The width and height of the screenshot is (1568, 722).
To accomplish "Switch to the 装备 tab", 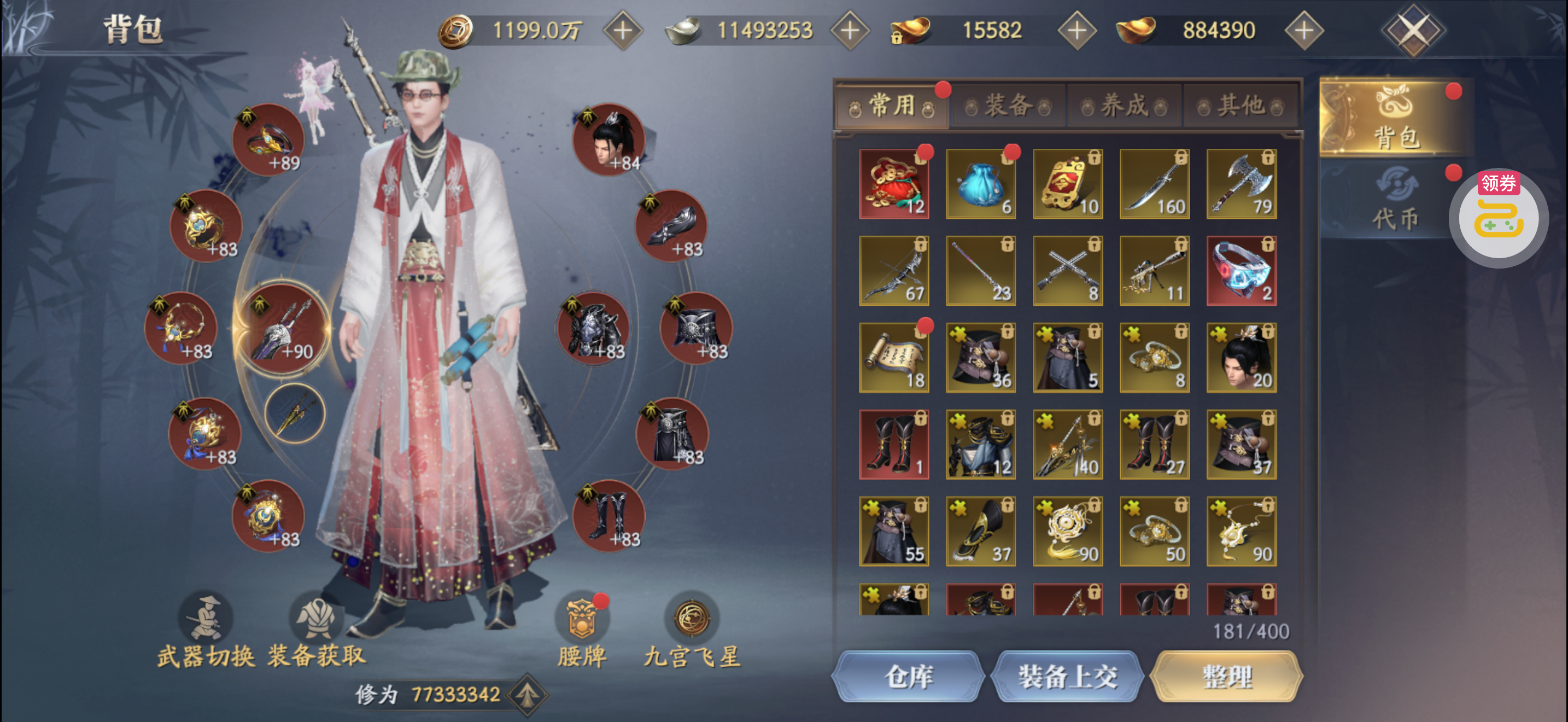I will coord(1008,106).
